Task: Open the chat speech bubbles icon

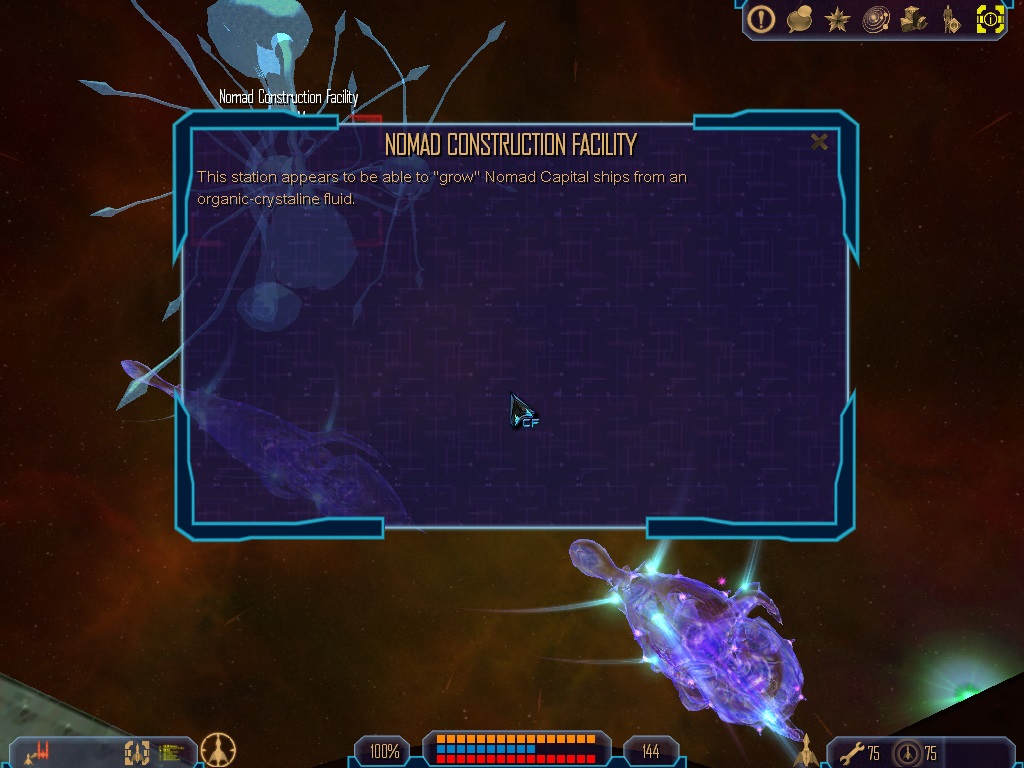Action: (x=799, y=19)
